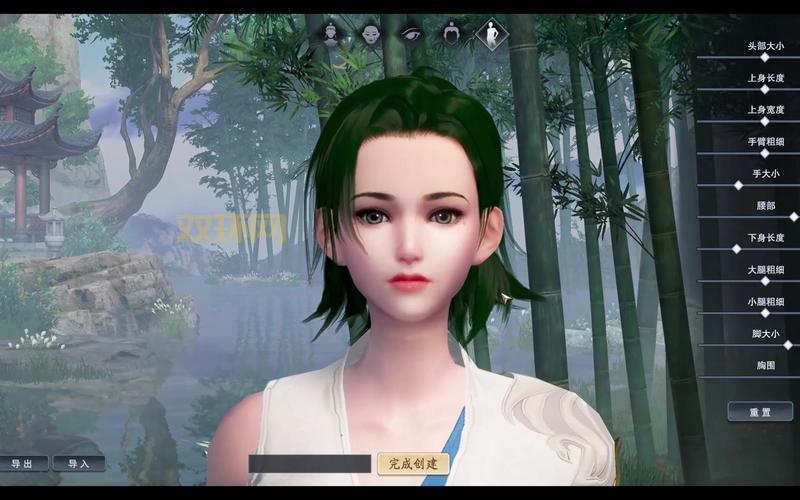
Task: Reset body settings with the 重置 button
Action: click(x=760, y=412)
